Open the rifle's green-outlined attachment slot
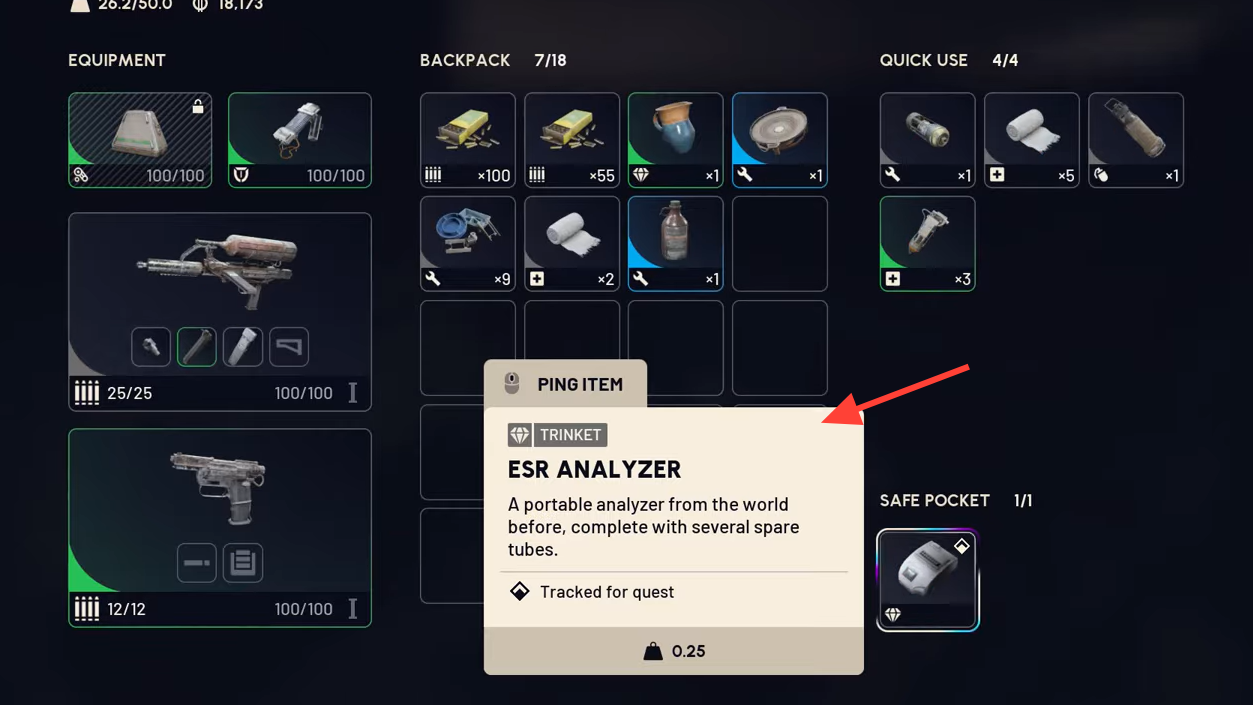The height and width of the screenshot is (705, 1253). (197, 347)
